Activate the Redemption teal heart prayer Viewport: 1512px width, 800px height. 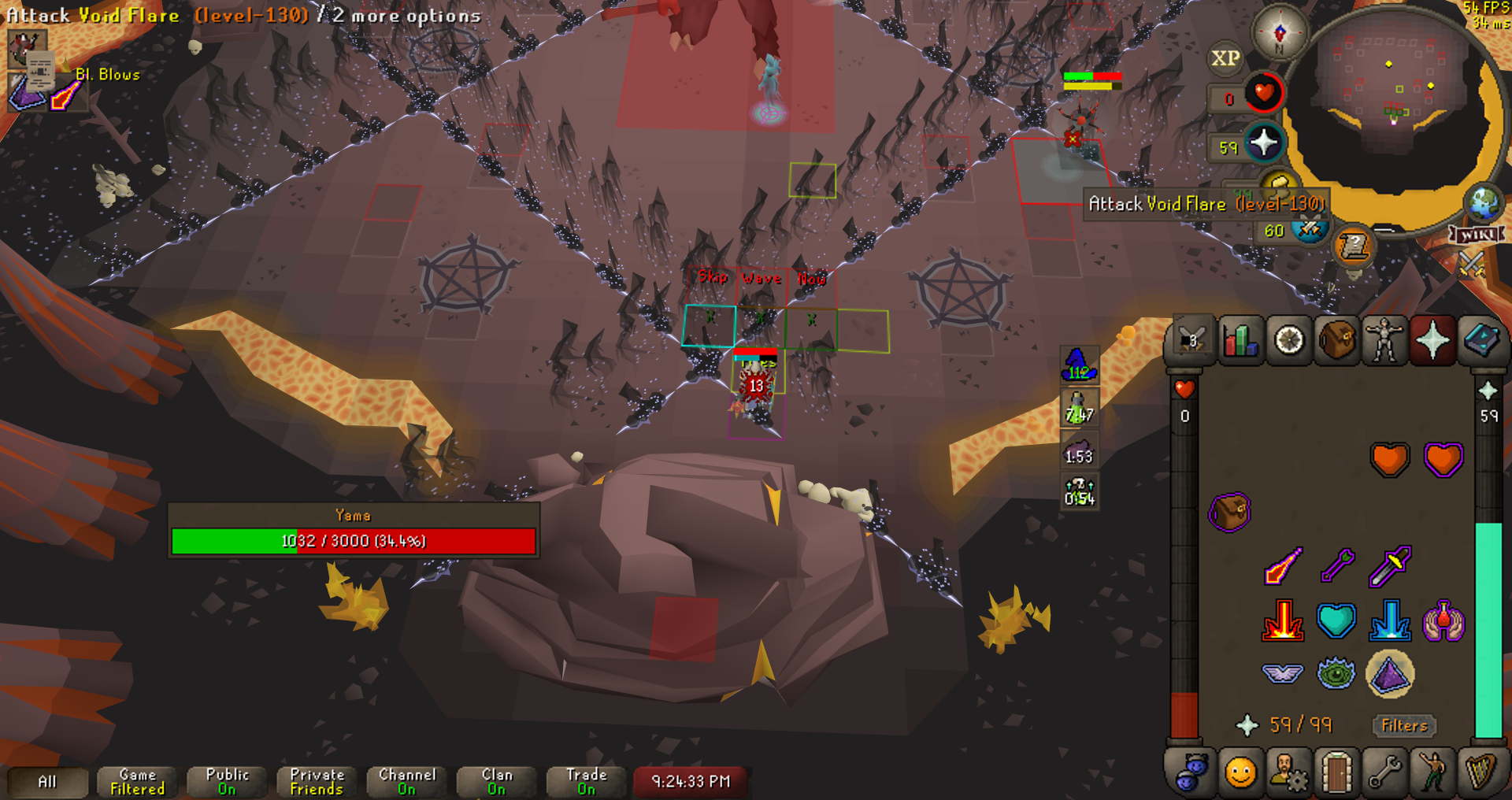pyautogui.click(x=1336, y=620)
